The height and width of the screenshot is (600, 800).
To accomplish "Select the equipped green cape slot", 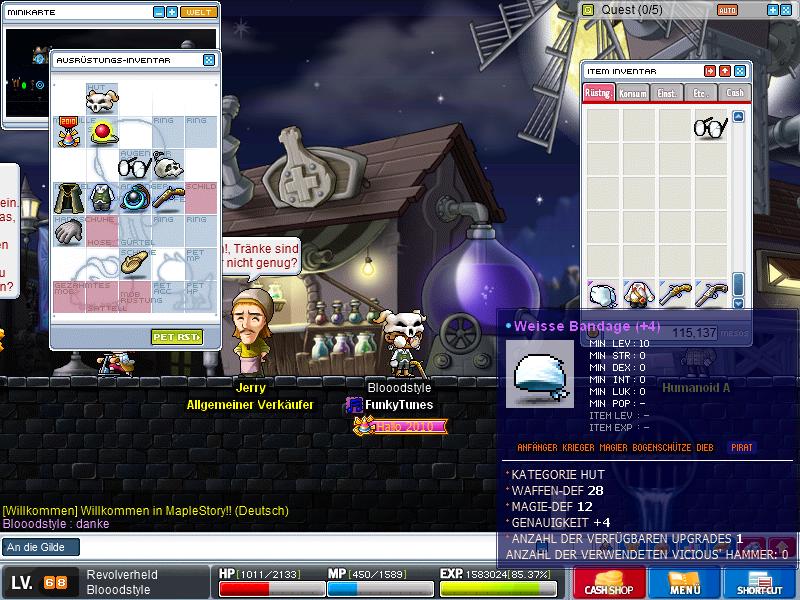I will 68,198.
